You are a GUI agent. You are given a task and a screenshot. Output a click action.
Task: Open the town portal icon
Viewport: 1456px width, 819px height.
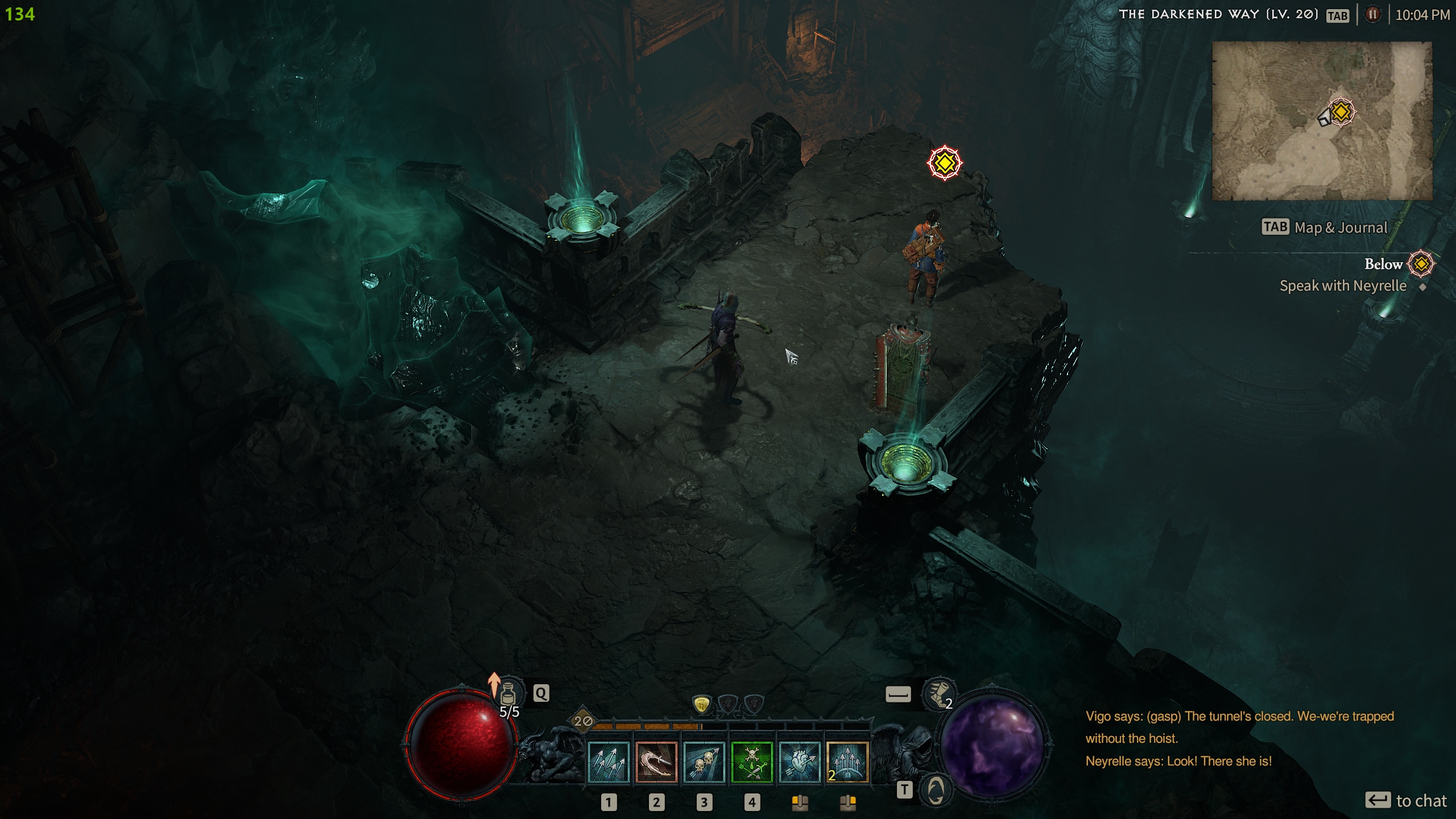936,789
